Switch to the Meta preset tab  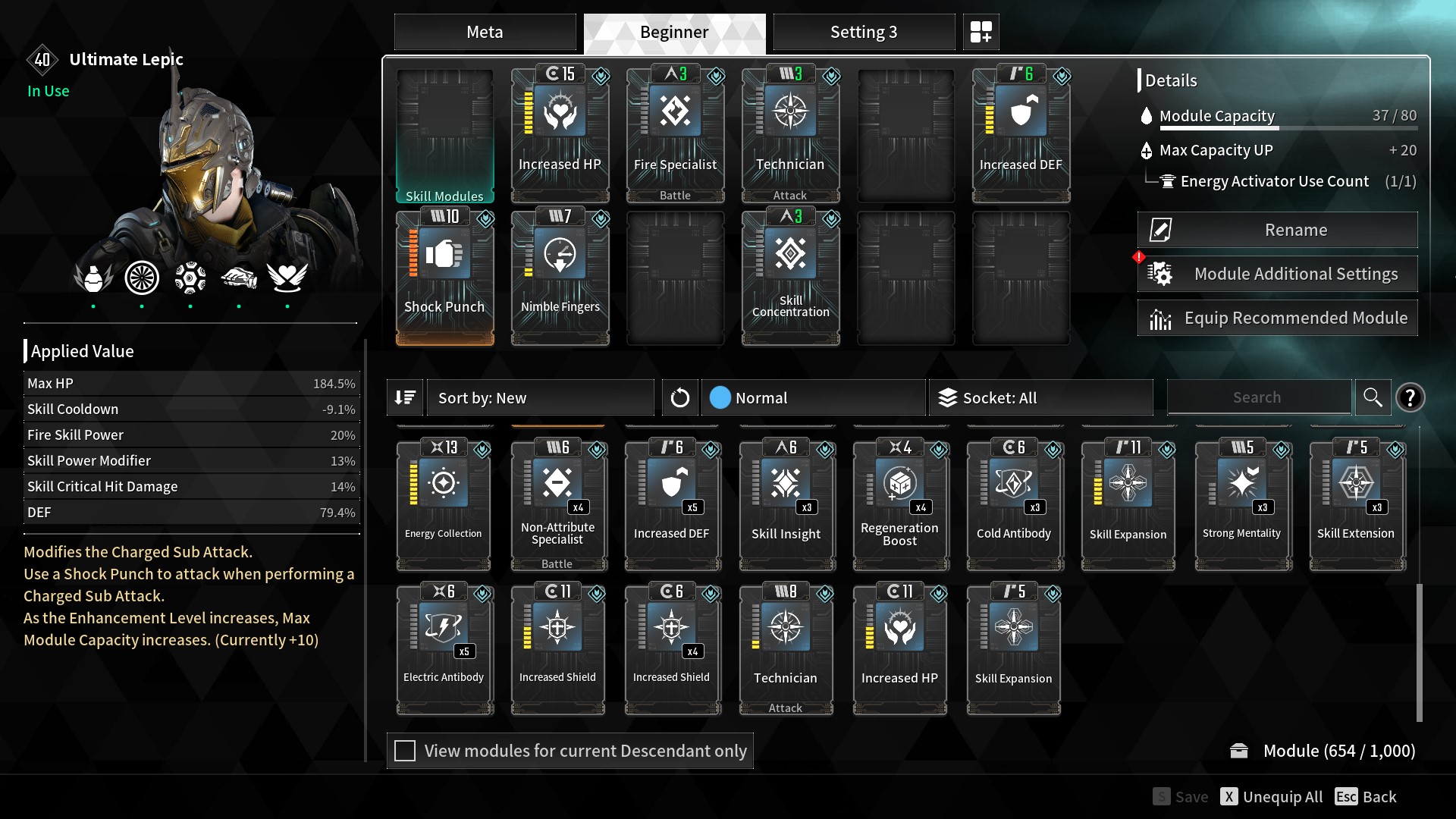(485, 32)
